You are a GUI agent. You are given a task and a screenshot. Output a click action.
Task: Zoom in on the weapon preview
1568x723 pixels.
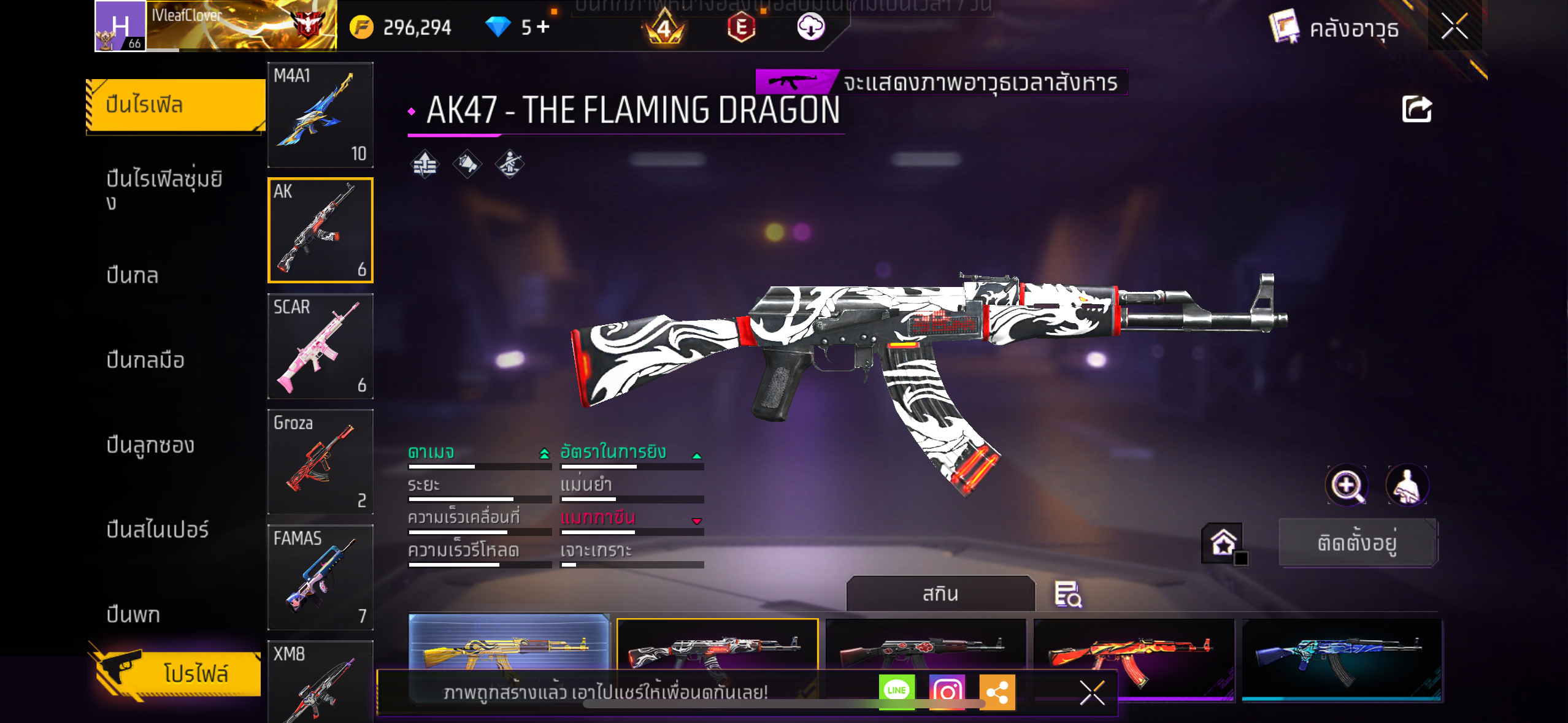[x=1346, y=486]
